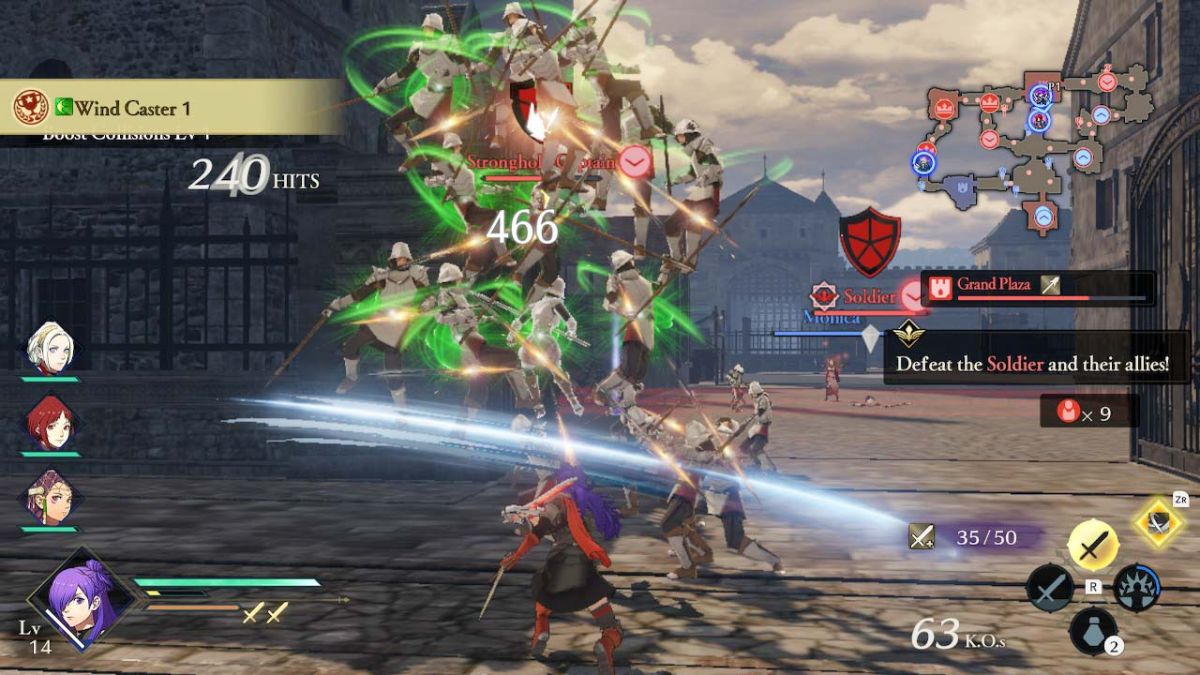Image resolution: width=1200 pixels, height=675 pixels.
Task: Activate the highlighted yellow sword combat art
Action: tap(1093, 546)
